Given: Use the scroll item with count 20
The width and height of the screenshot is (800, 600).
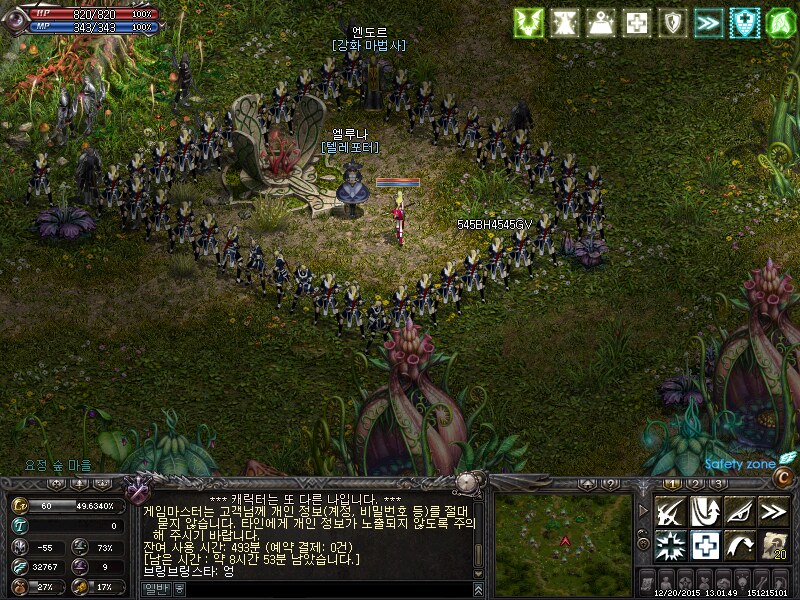Looking at the screenshot, I should tap(773, 545).
